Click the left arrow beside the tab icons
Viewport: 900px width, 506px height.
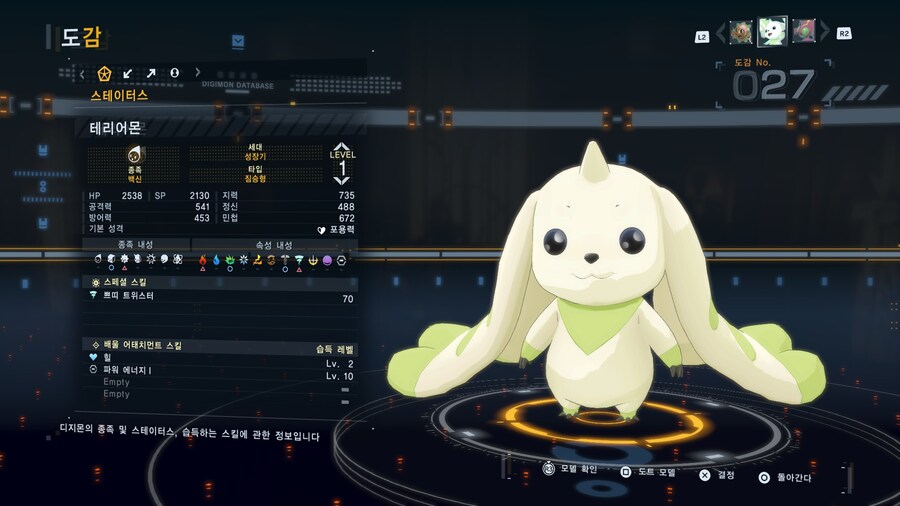tap(83, 73)
